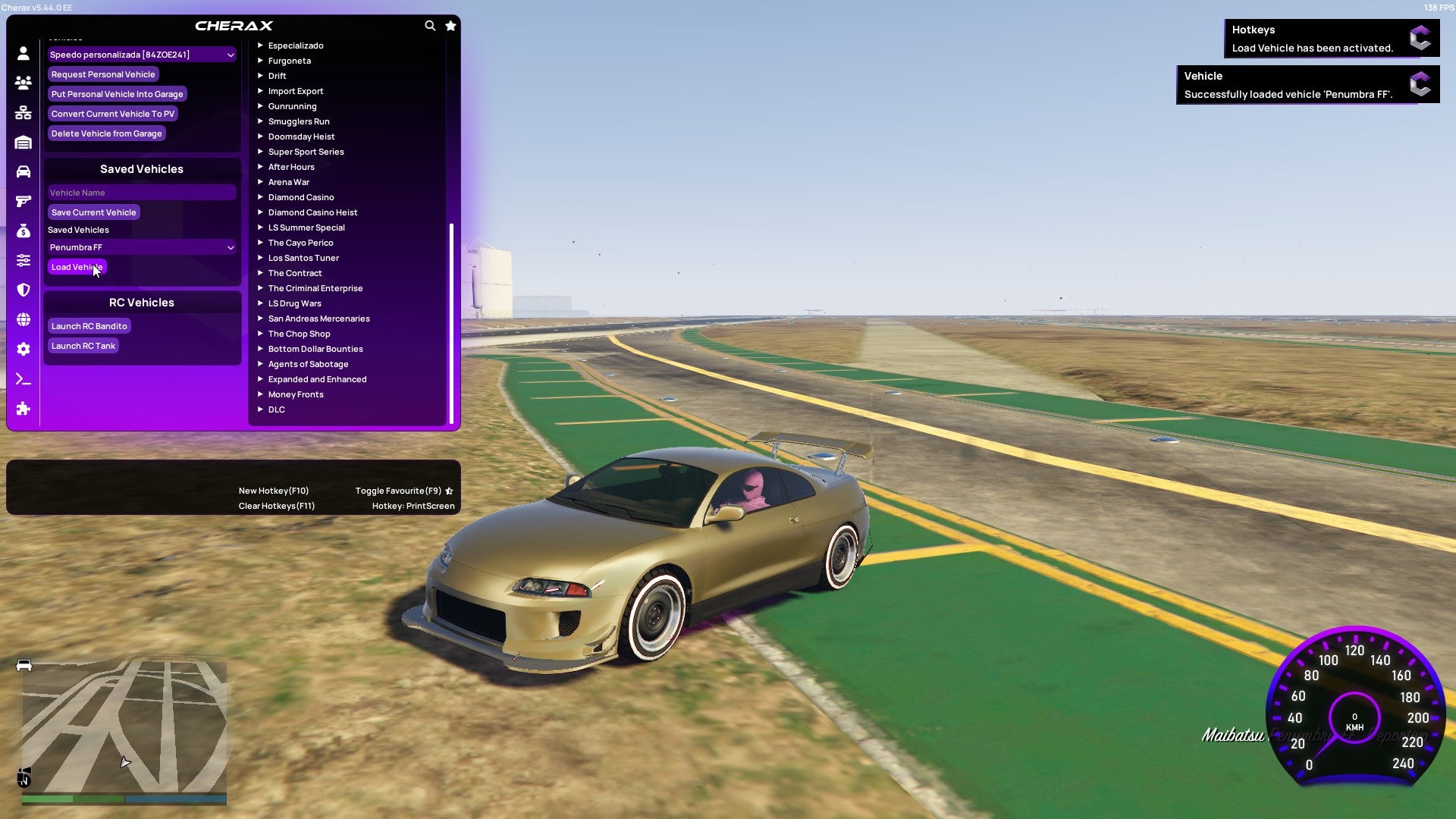
Task: Expand the Doomsday Heist category
Action: (x=301, y=136)
